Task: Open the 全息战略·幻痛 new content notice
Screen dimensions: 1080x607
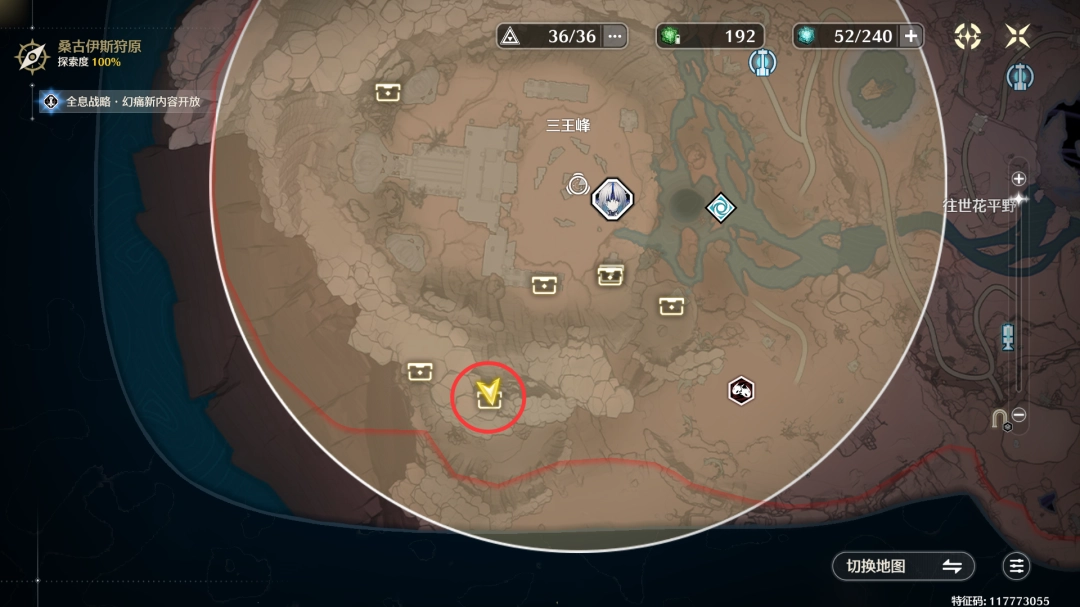Action: click(120, 101)
